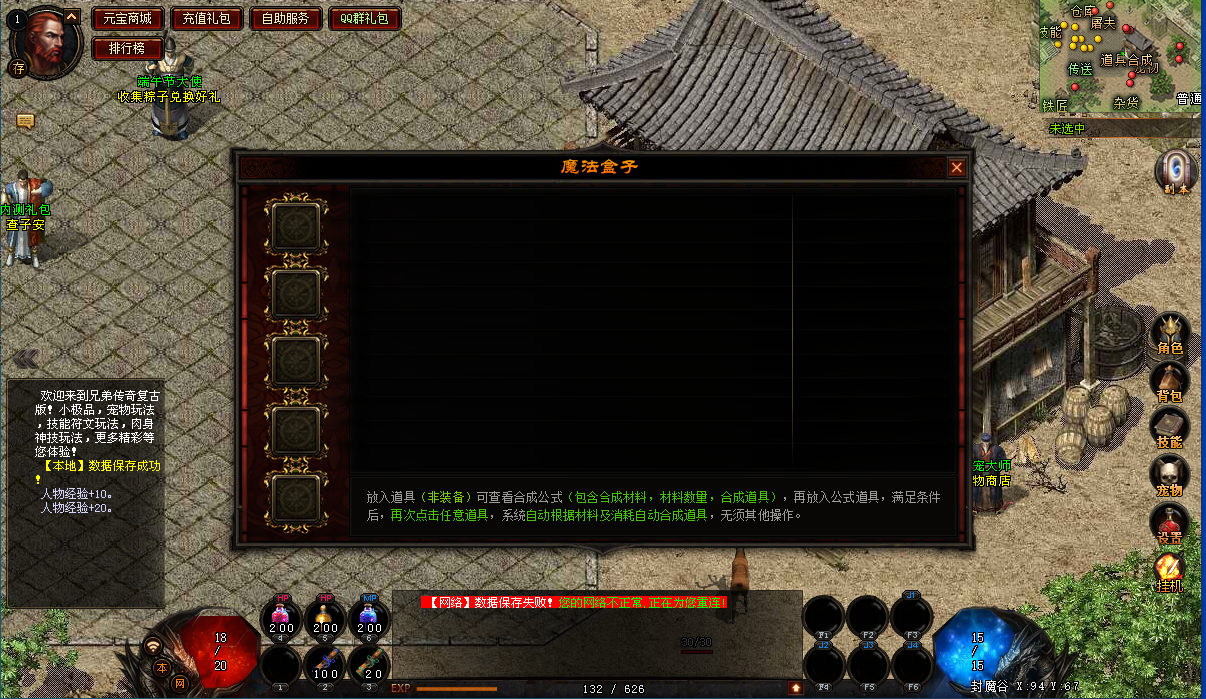Use the blue MP potion in slot 6
Screen dimensions: 1206x699
(x=369, y=617)
